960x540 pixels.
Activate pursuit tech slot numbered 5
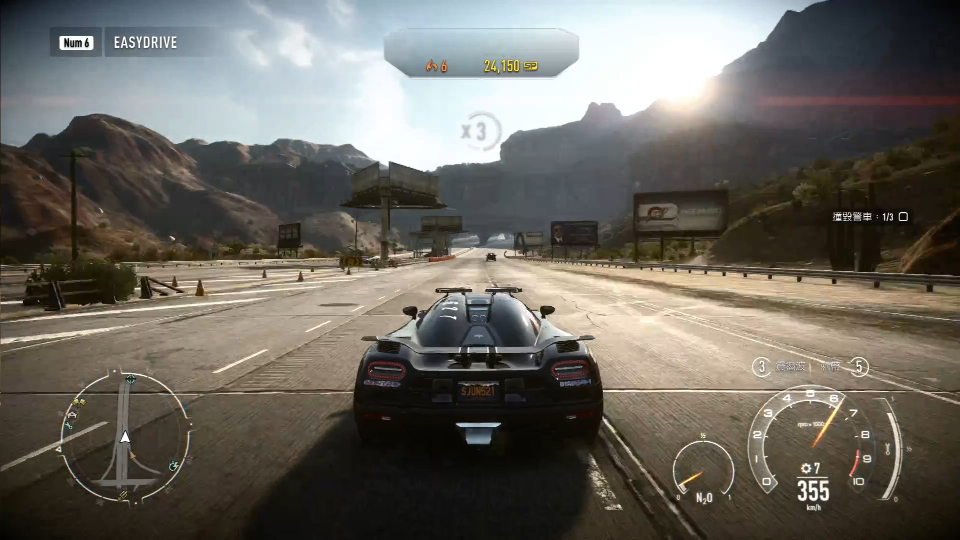859,367
